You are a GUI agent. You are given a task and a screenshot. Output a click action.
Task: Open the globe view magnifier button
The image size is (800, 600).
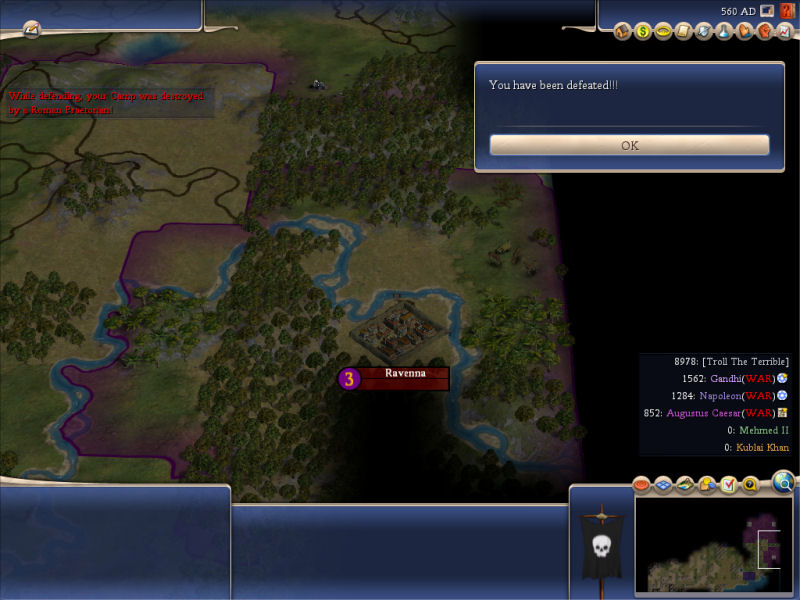pos(784,484)
